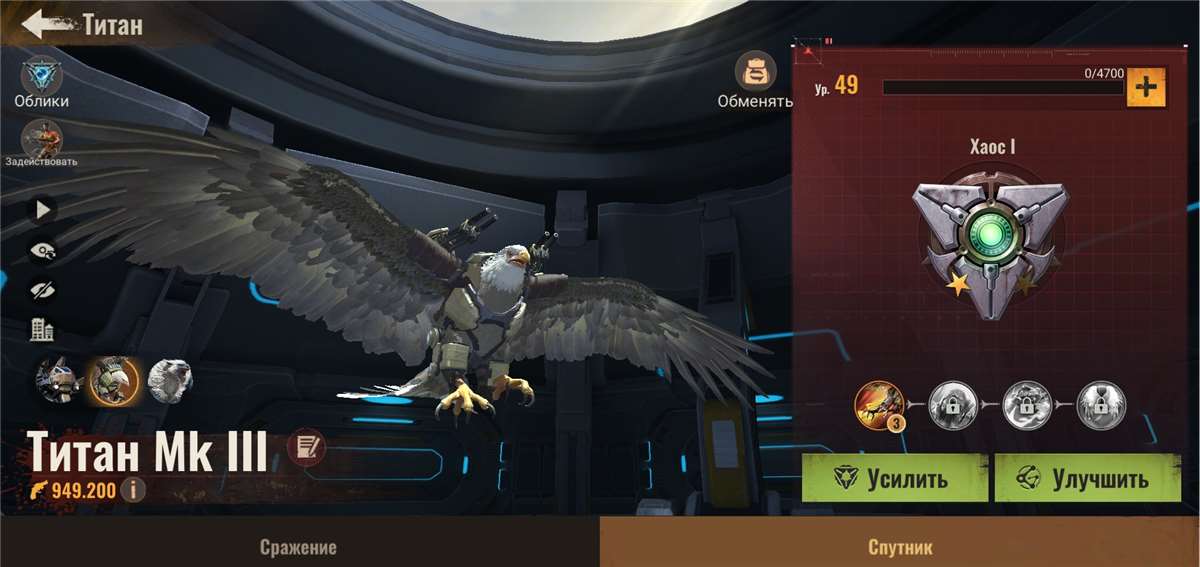This screenshot has height=567, width=1200.
Task: Open the Обменять backpack icon
Action: (x=755, y=72)
